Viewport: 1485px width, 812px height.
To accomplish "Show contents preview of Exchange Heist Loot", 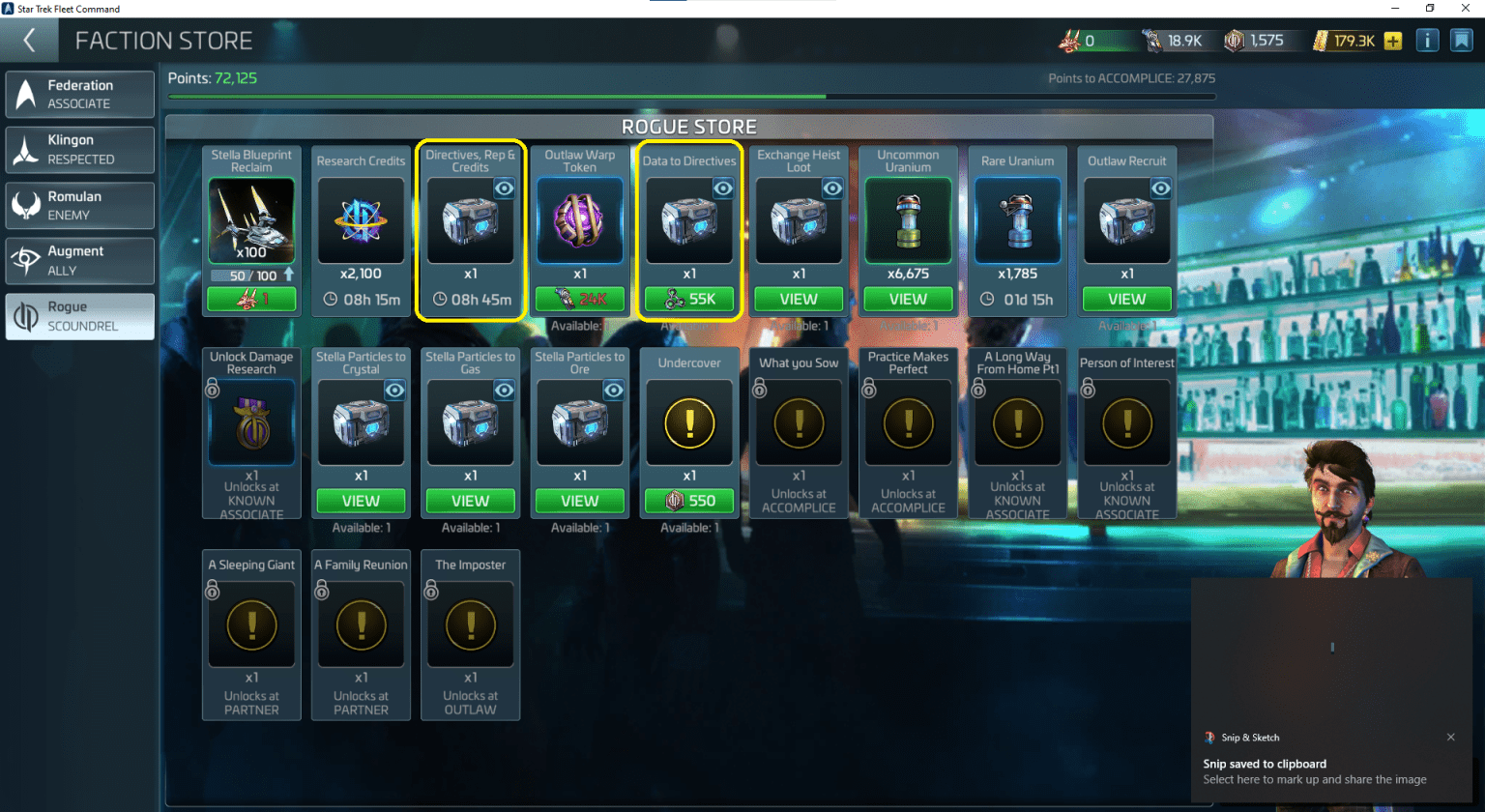I will pyautogui.click(x=832, y=188).
